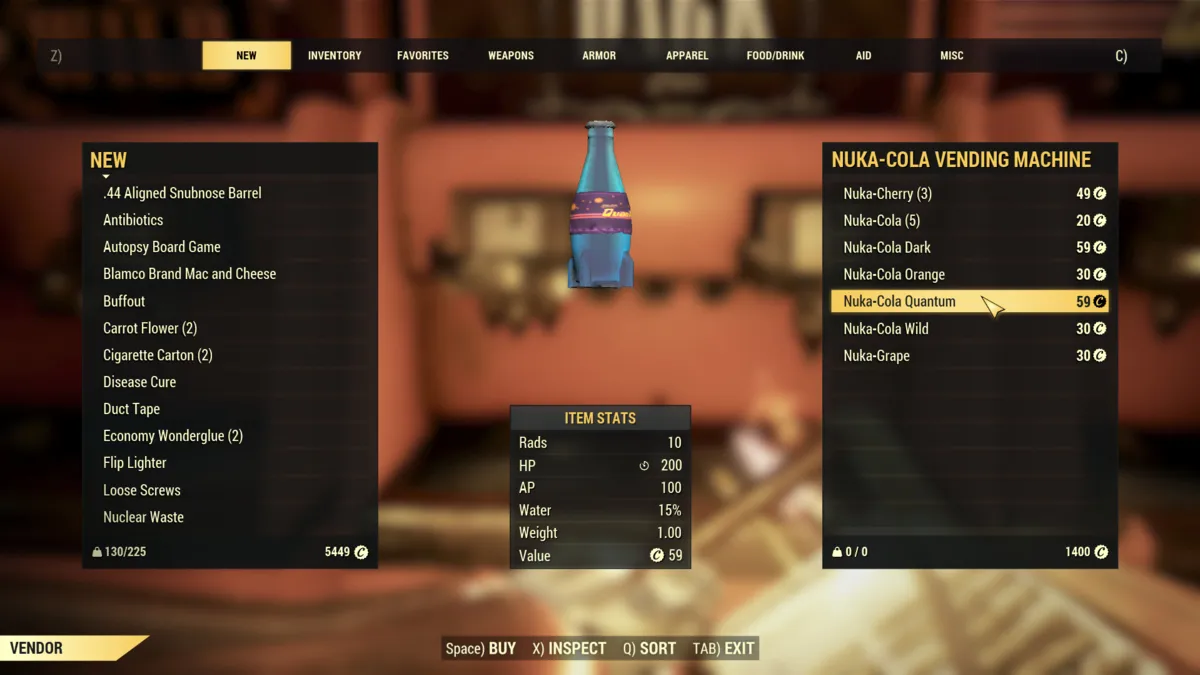Select the Food/Drink tab
This screenshot has height=675, width=1200.
775,56
